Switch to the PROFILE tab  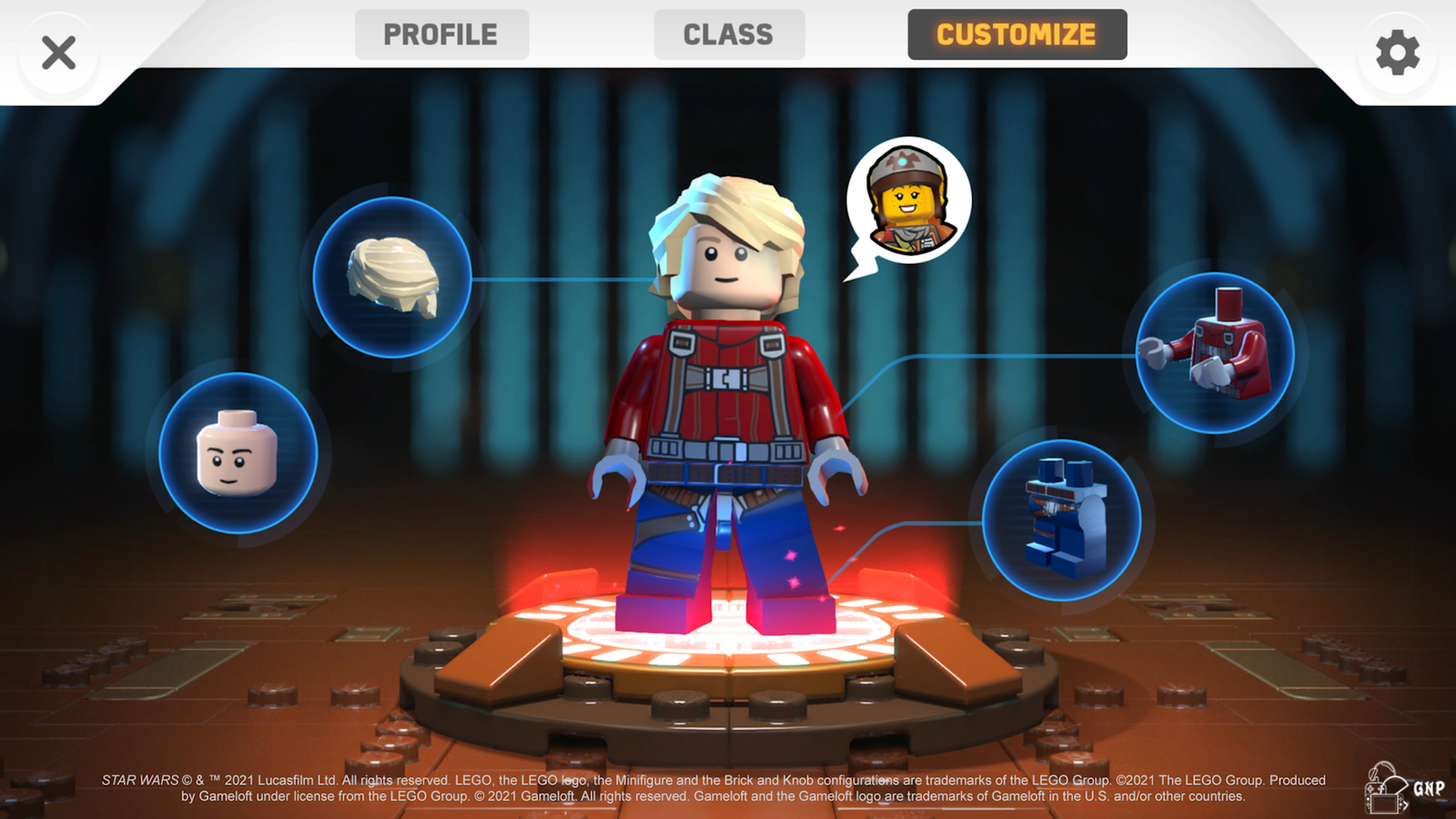(x=441, y=34)
